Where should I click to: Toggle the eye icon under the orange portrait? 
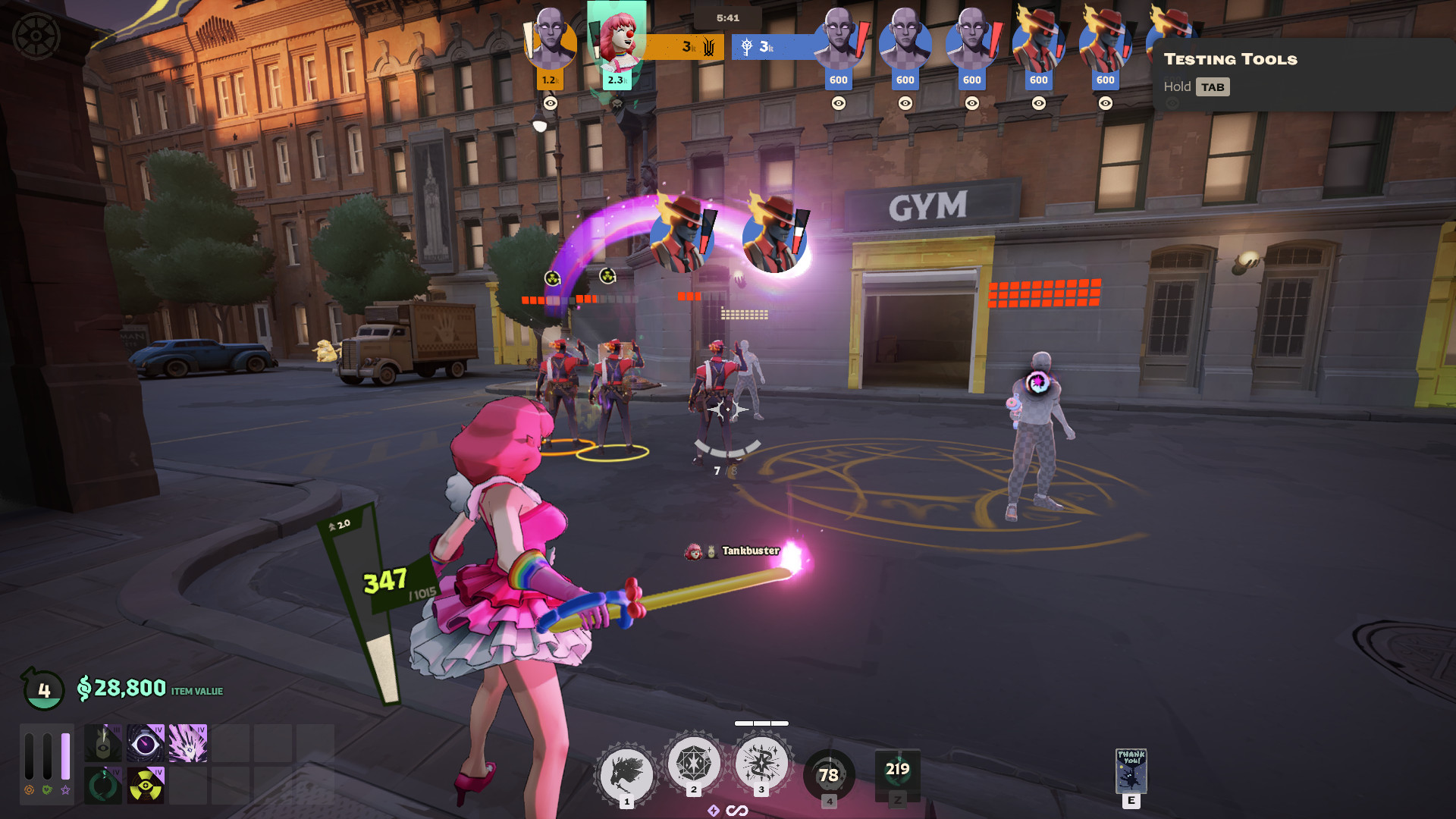point(551,103)
